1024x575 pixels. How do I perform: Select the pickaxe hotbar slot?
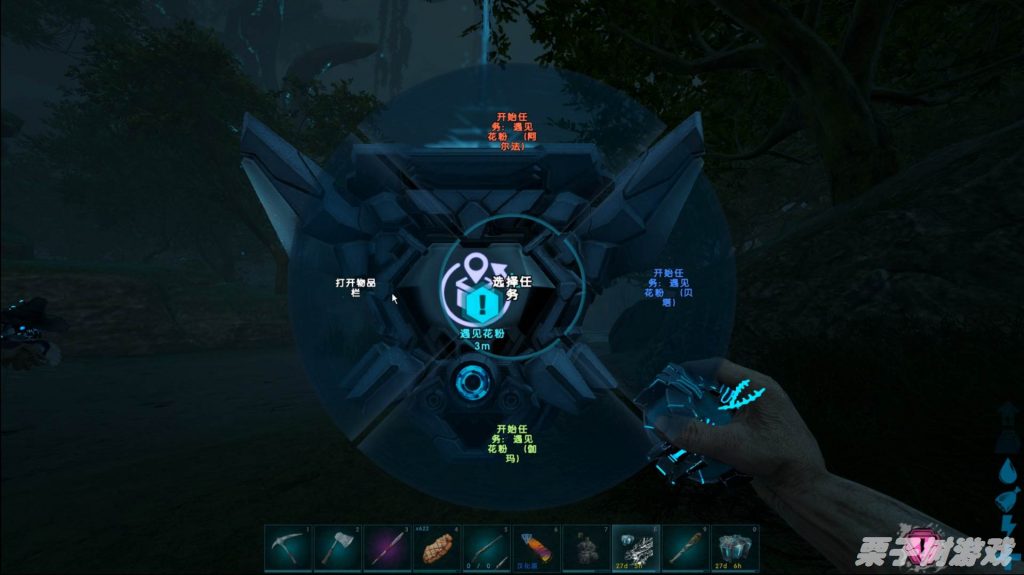288,548
